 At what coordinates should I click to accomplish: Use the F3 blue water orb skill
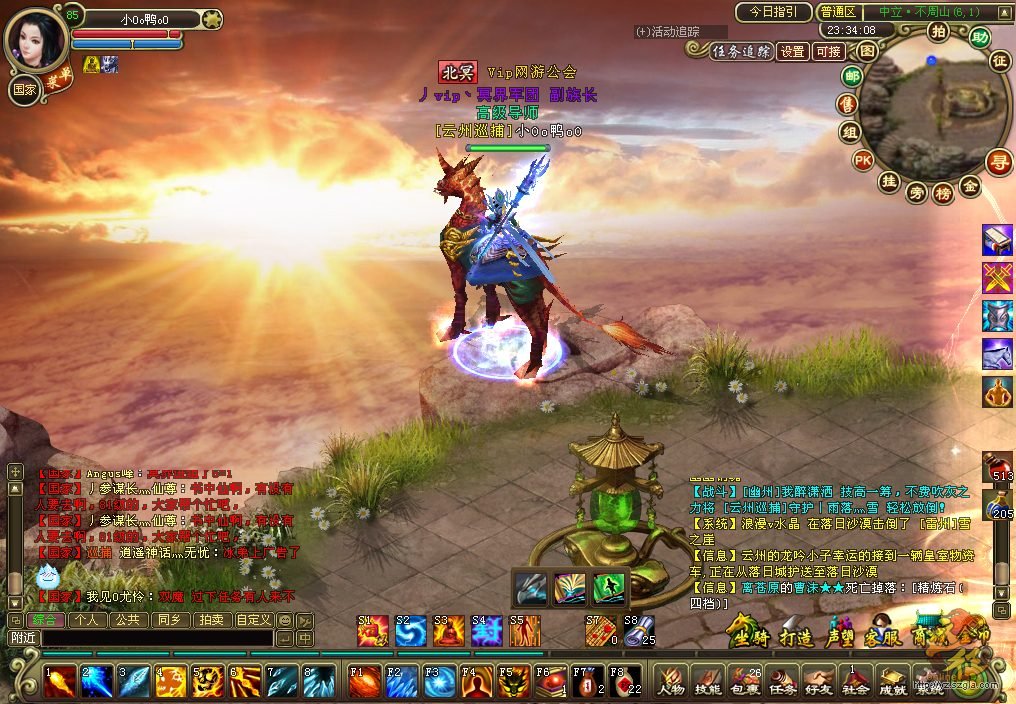[440, 681]
